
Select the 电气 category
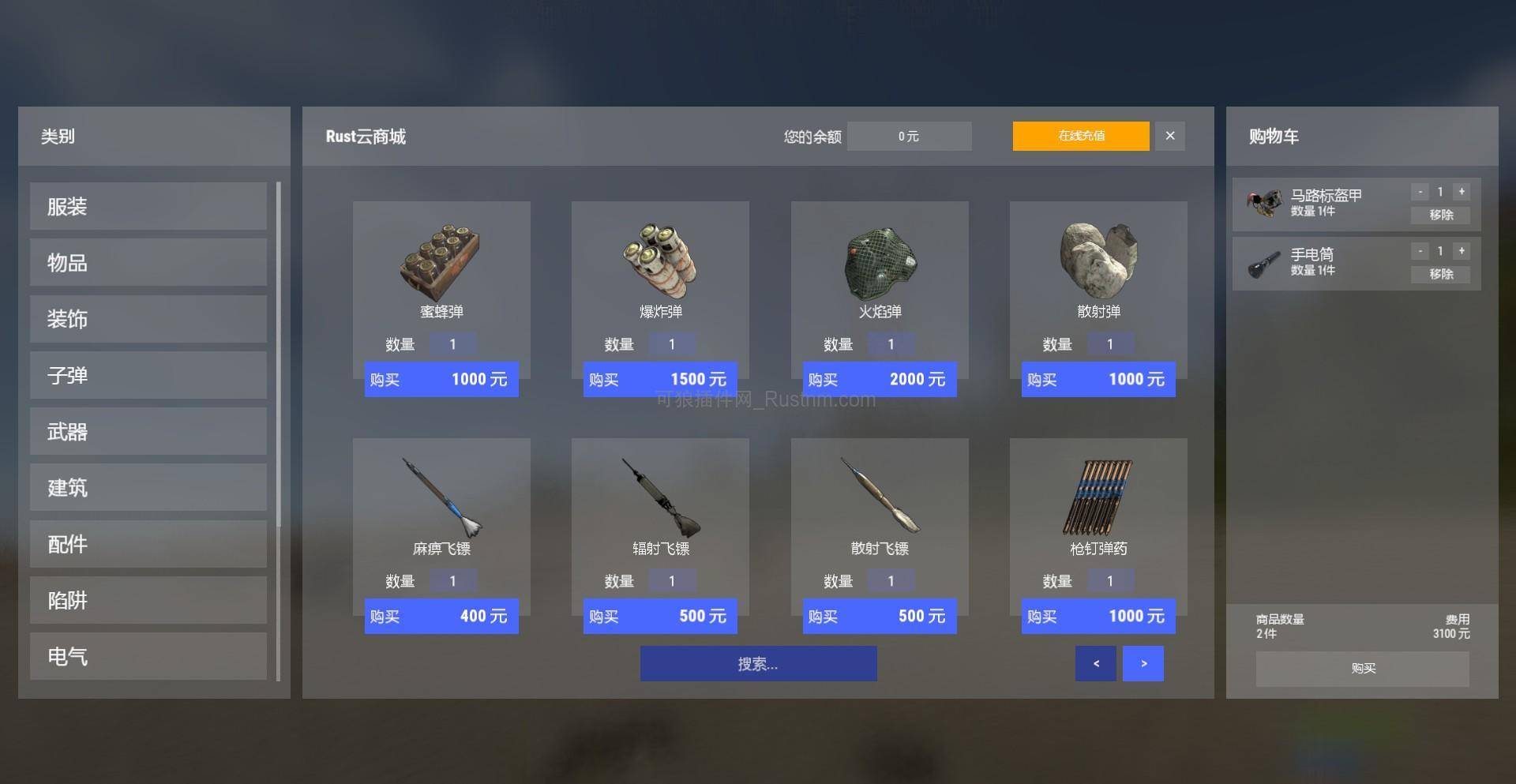147,656
